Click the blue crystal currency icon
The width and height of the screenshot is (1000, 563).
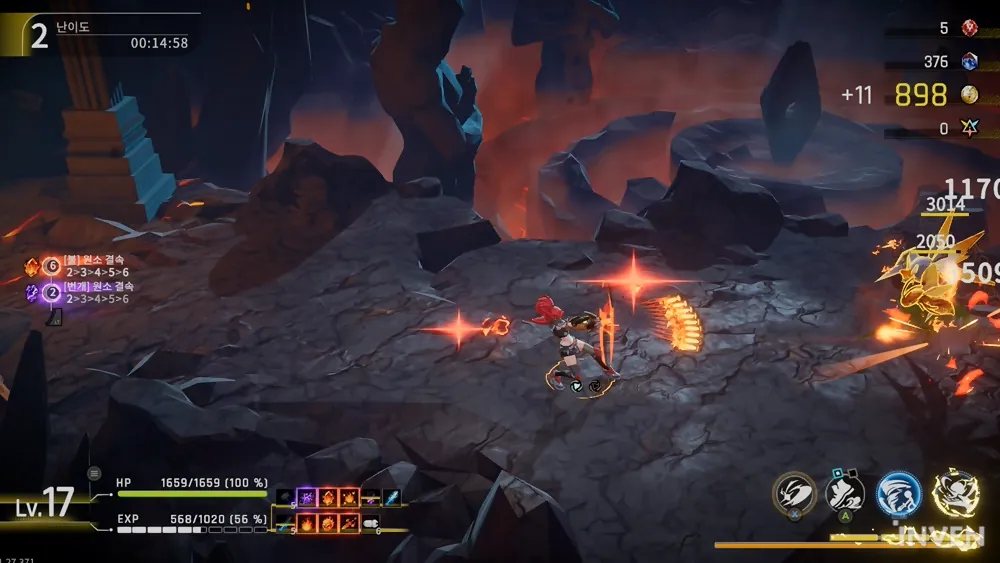pyautogui.click(x=969, y=62)
